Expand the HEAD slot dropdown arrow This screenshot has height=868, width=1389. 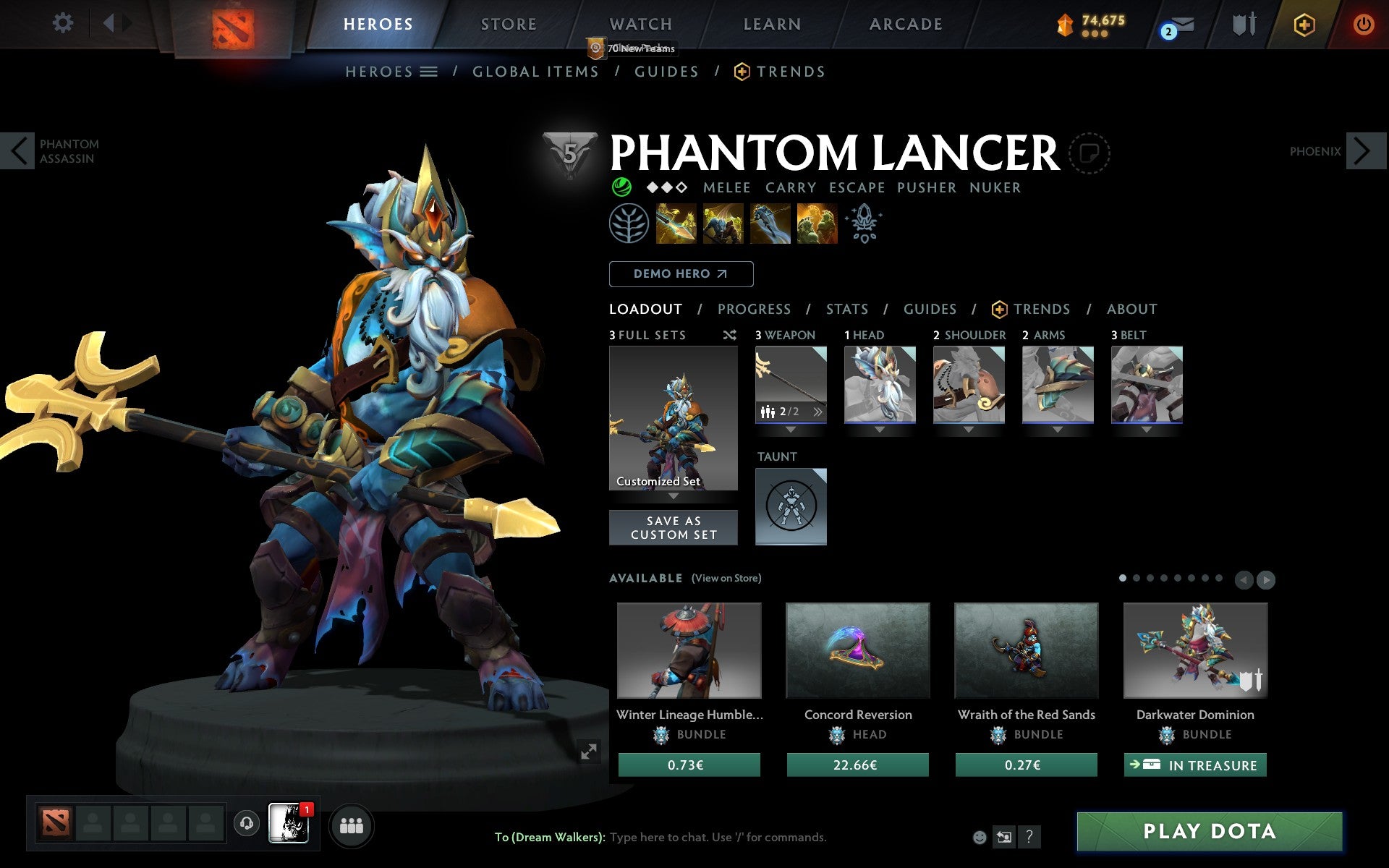point(880,427)
